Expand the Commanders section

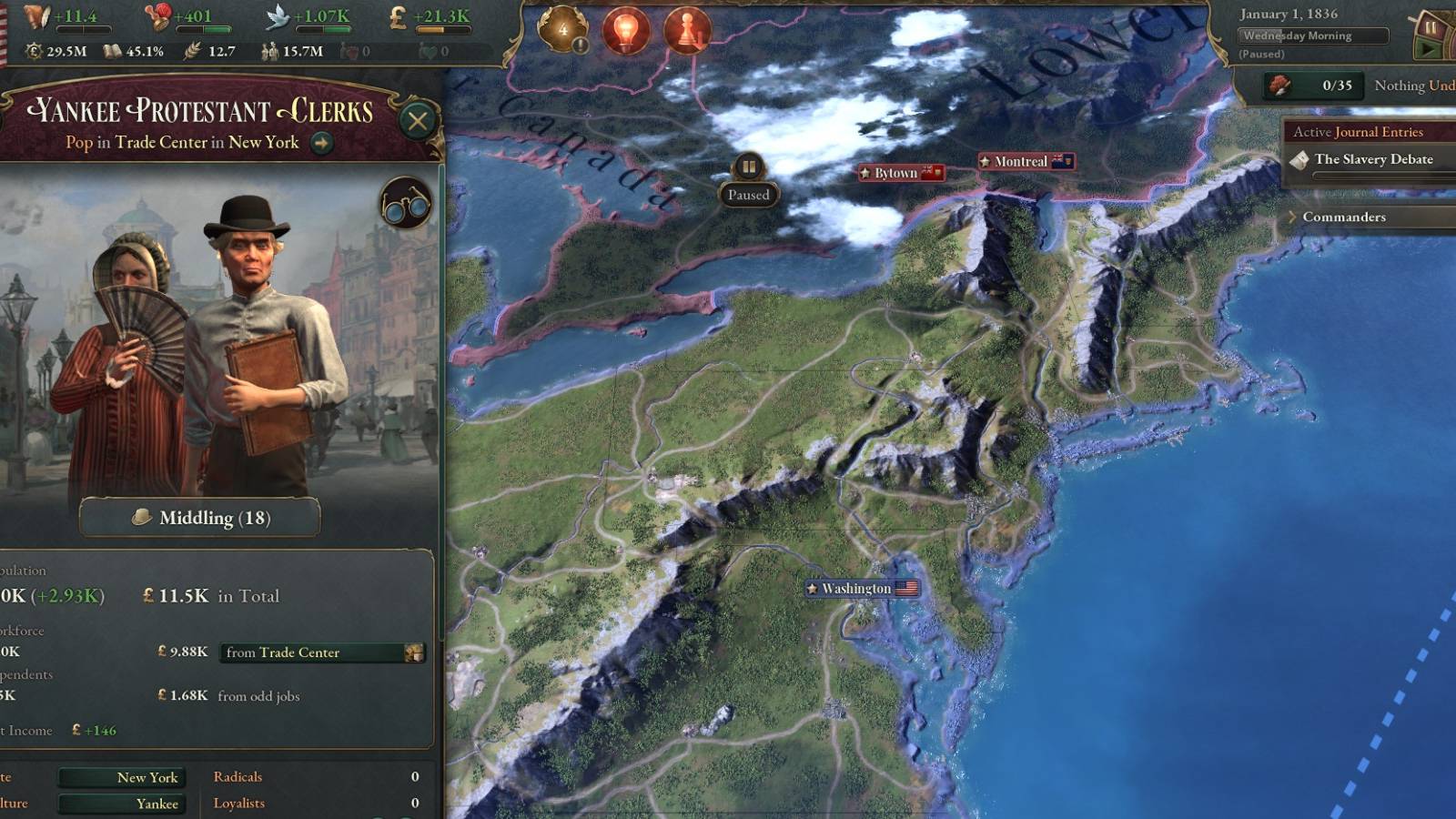point(1343,217)
